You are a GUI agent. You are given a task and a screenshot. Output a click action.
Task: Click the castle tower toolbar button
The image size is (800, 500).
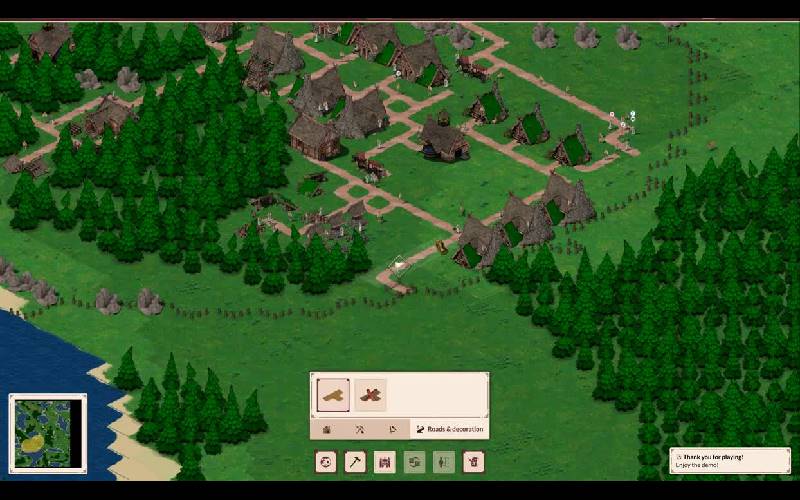tap(385, 461)
